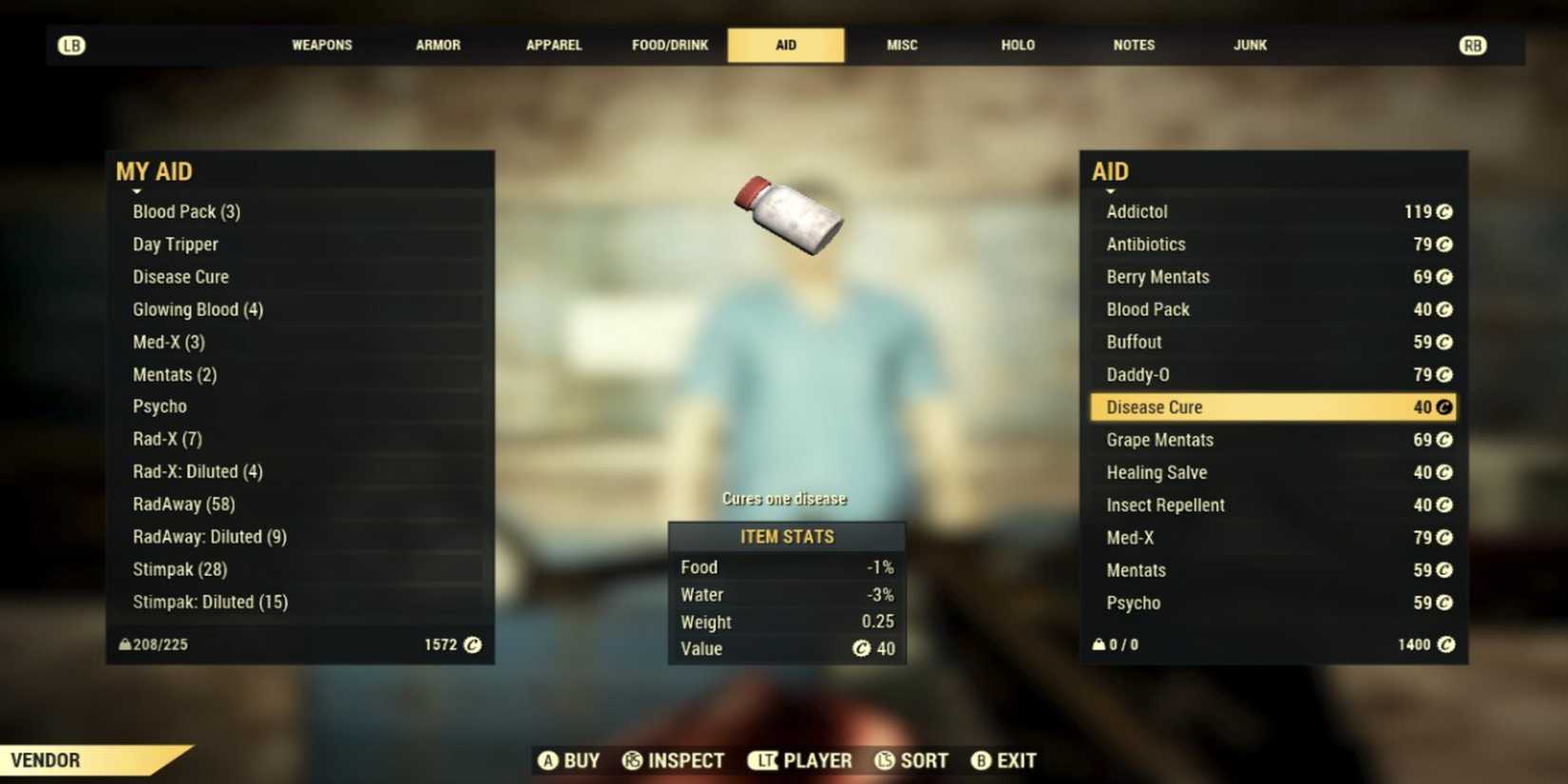Click the caps icon beside Disease Cure's price
The image size is (1568, 784).
1443,407
